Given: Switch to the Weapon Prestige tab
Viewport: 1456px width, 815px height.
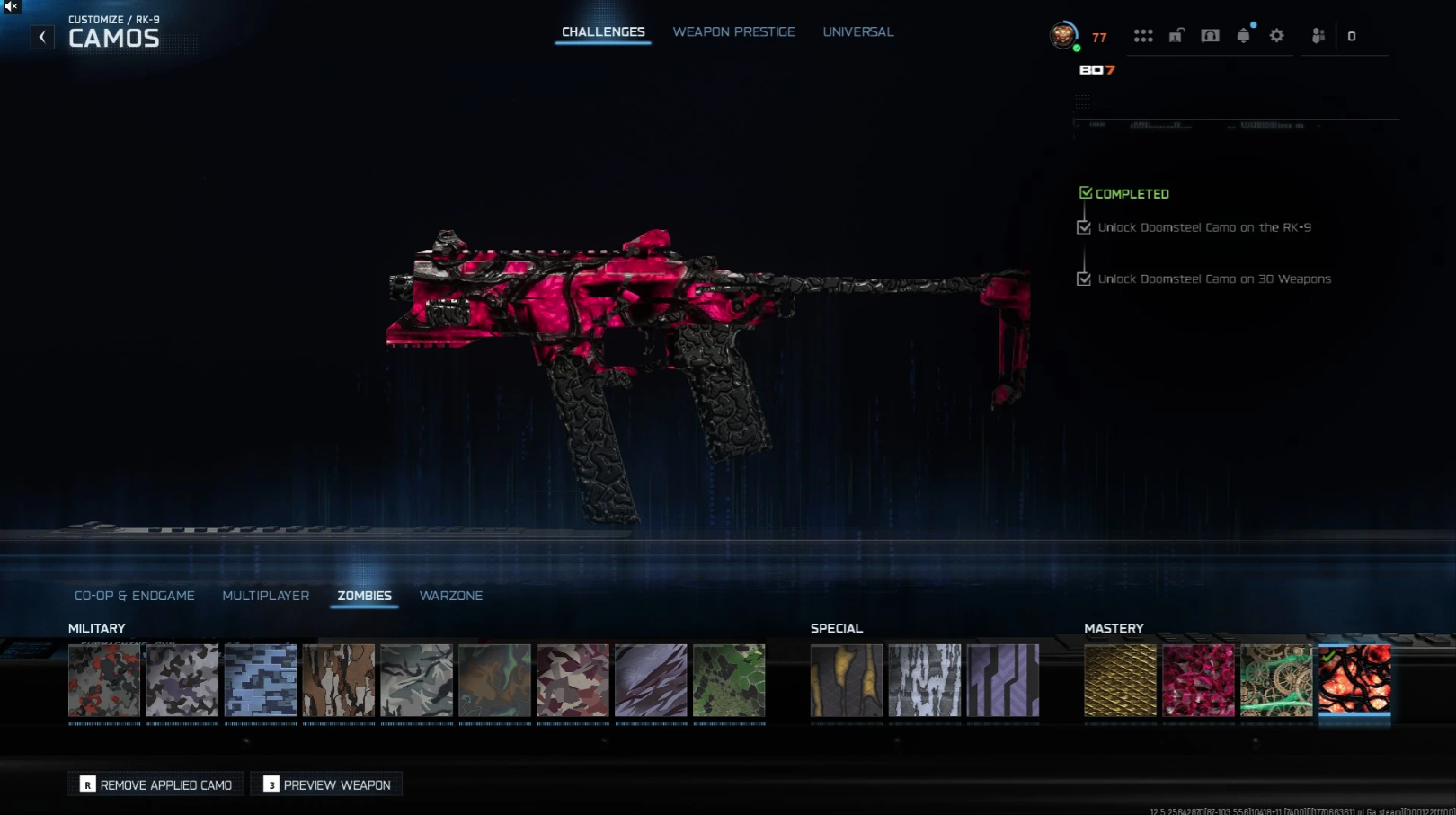Looking at the screenshot, I should tap(733, 32).
